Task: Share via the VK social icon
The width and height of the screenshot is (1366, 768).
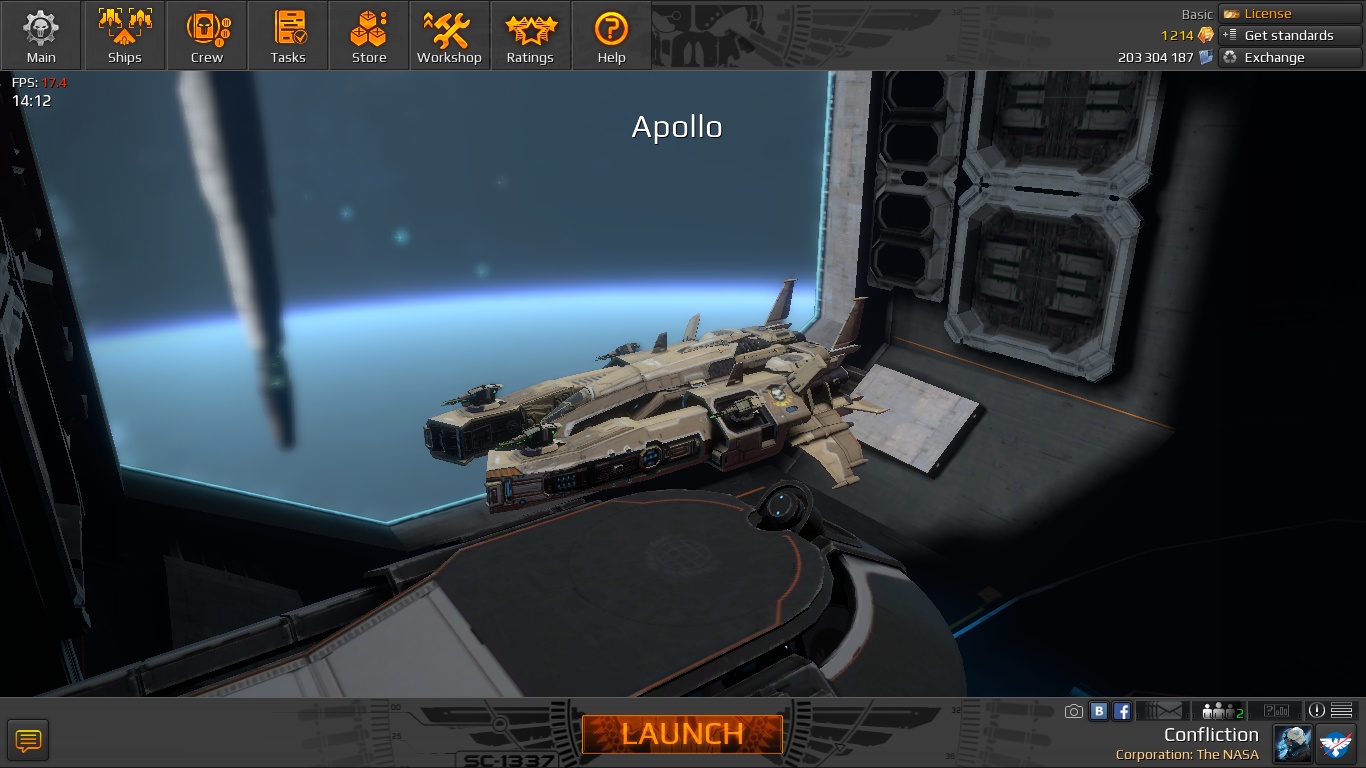Action: coord(1099,711)
